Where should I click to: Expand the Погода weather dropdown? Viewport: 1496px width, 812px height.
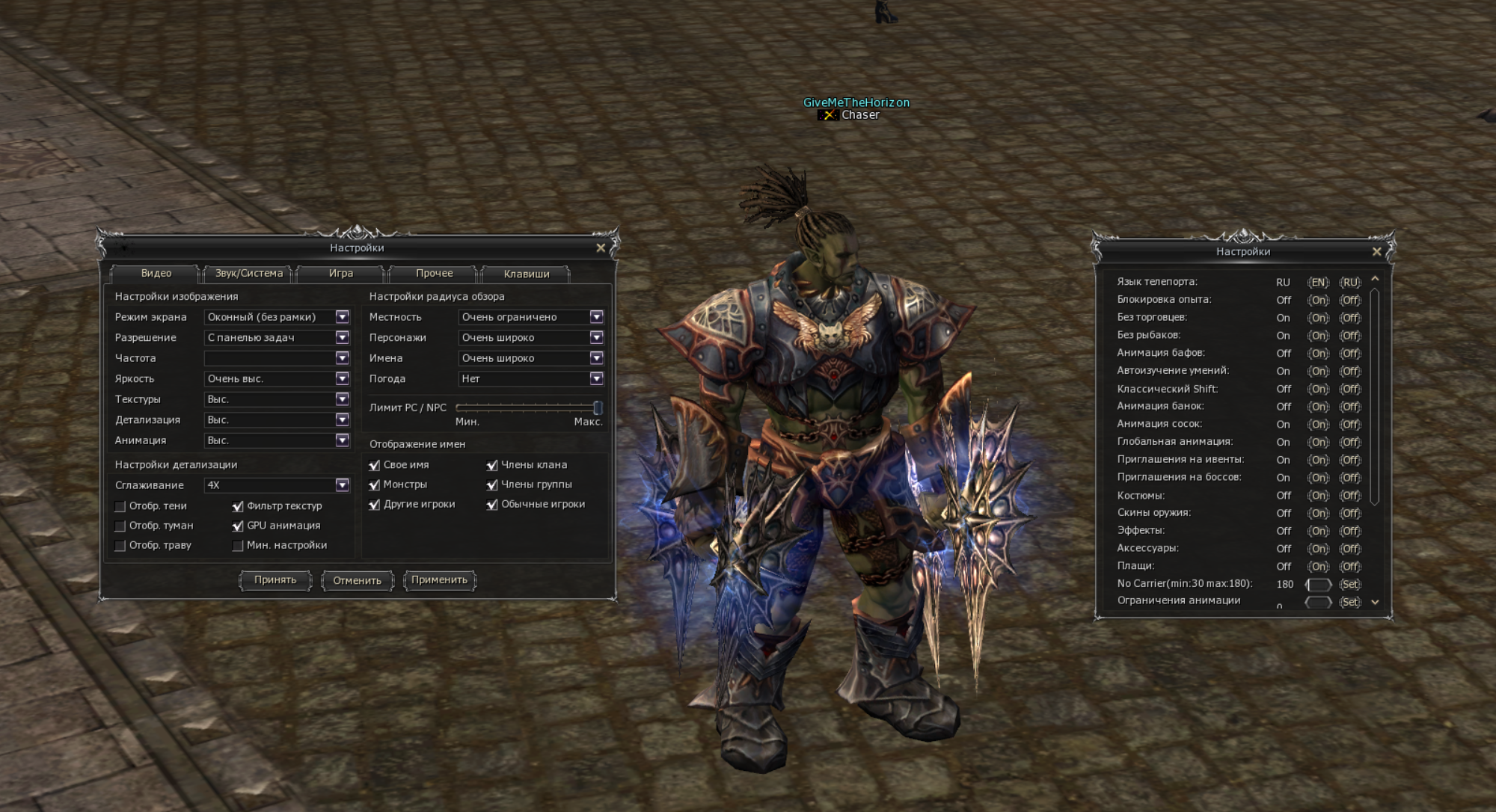point(596,379)
